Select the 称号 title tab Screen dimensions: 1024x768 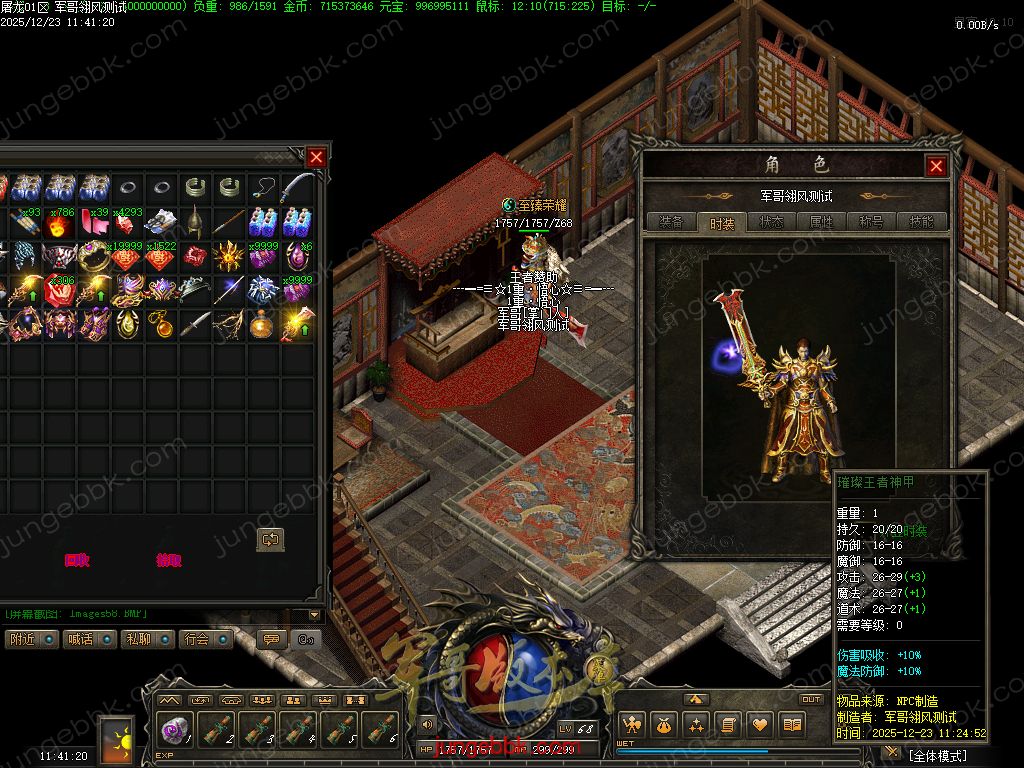[871, 222]
